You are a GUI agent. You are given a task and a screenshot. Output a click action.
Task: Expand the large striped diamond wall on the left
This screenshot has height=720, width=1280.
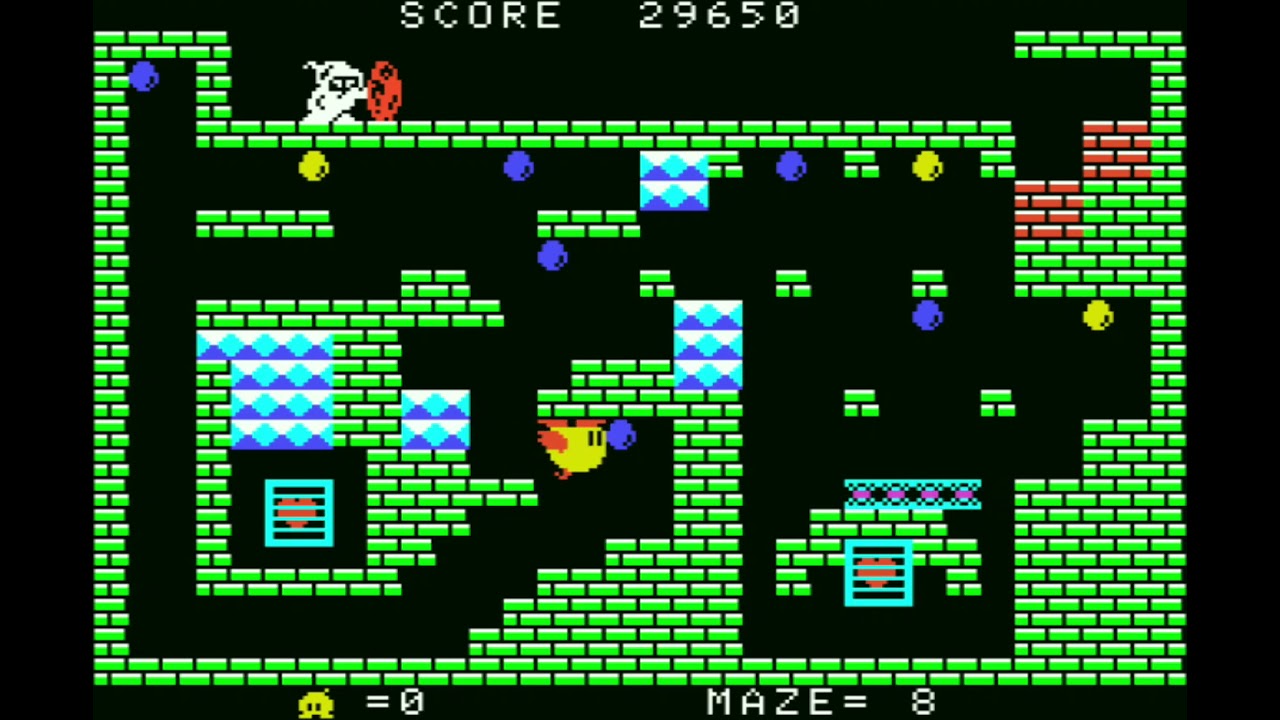pos(282,390)
